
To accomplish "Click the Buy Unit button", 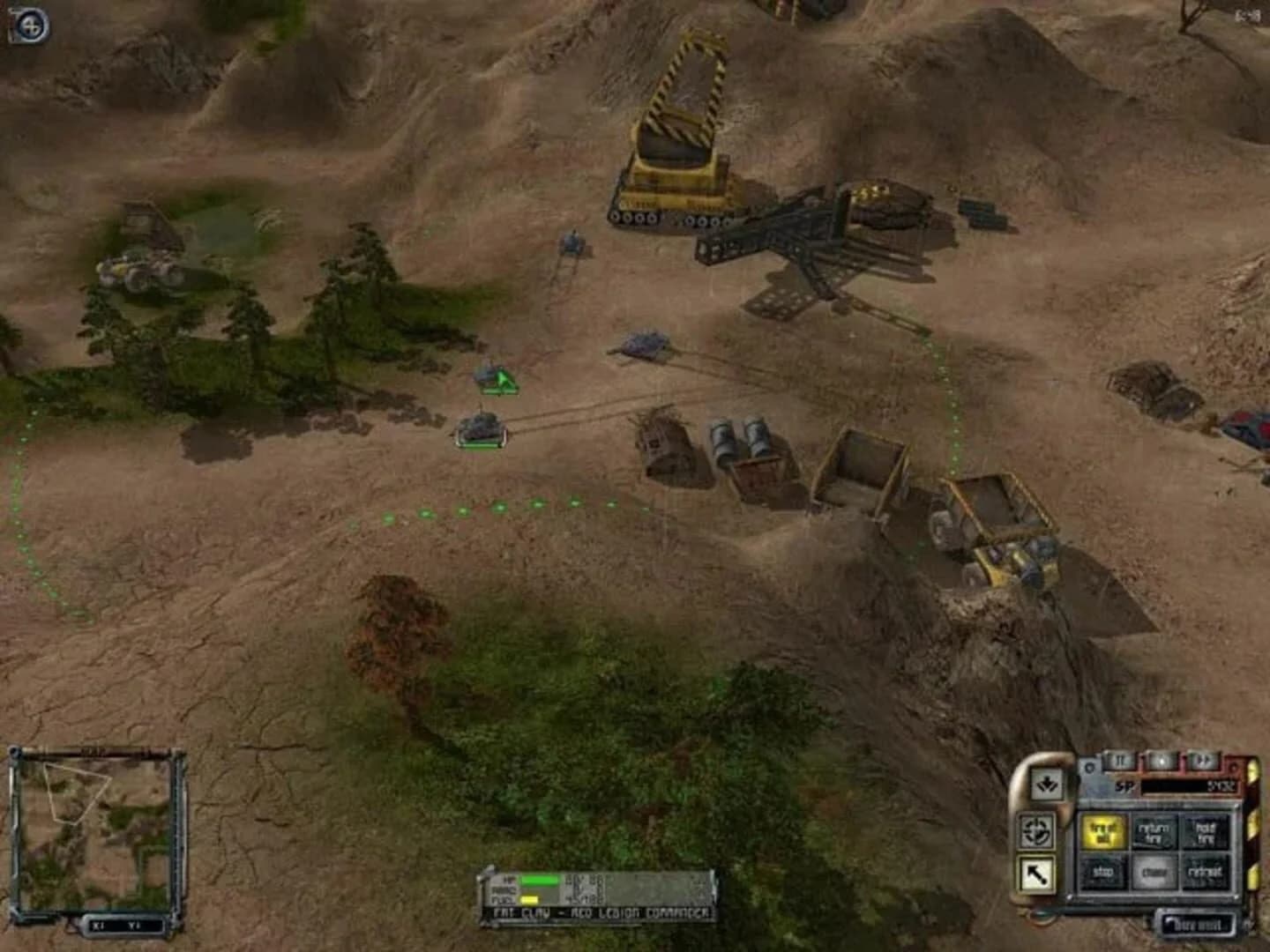I will [x=1198, y=925].
